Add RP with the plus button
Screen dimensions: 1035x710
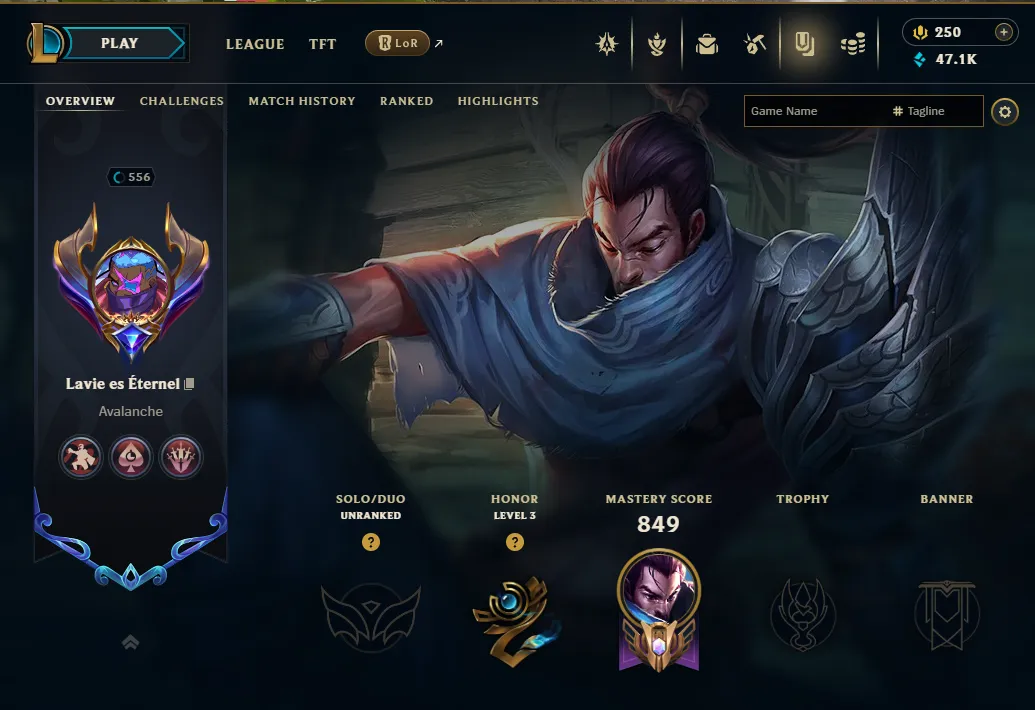pos(1003,33)
